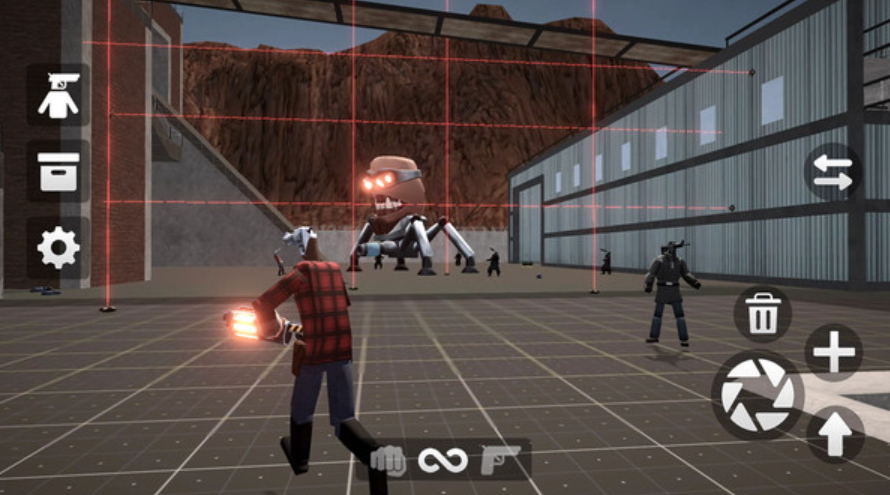
Task: Open the character and weapon spawn menu
Action: (58, 95)
